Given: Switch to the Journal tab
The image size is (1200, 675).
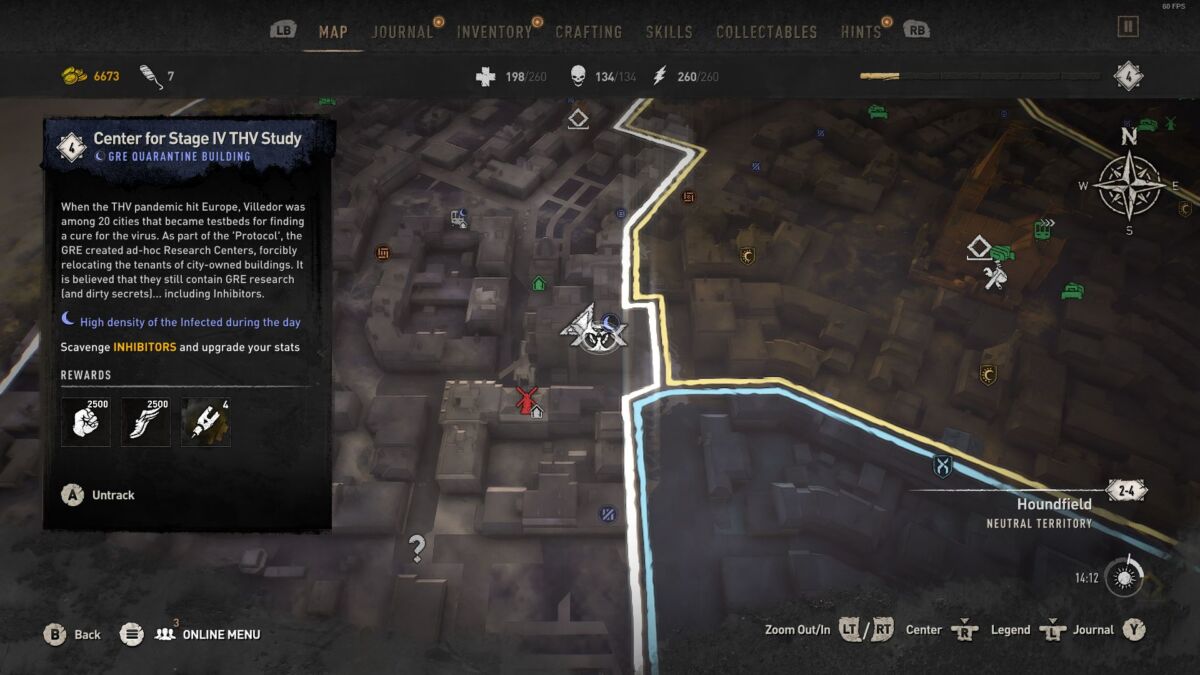Looking at the screenshot, I should pos(402,32).
